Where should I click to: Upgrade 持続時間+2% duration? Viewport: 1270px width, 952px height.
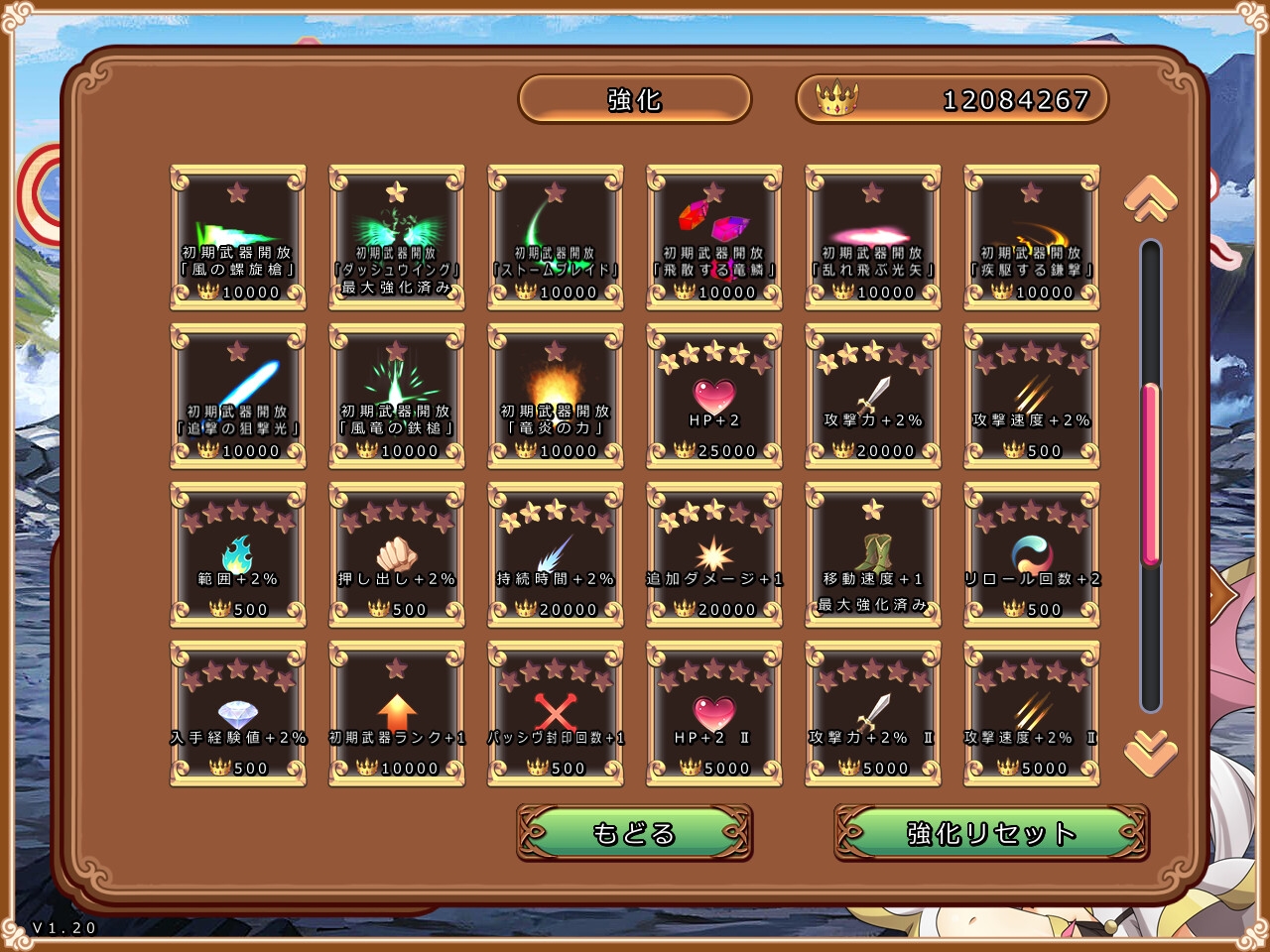(x=556, y=555)
